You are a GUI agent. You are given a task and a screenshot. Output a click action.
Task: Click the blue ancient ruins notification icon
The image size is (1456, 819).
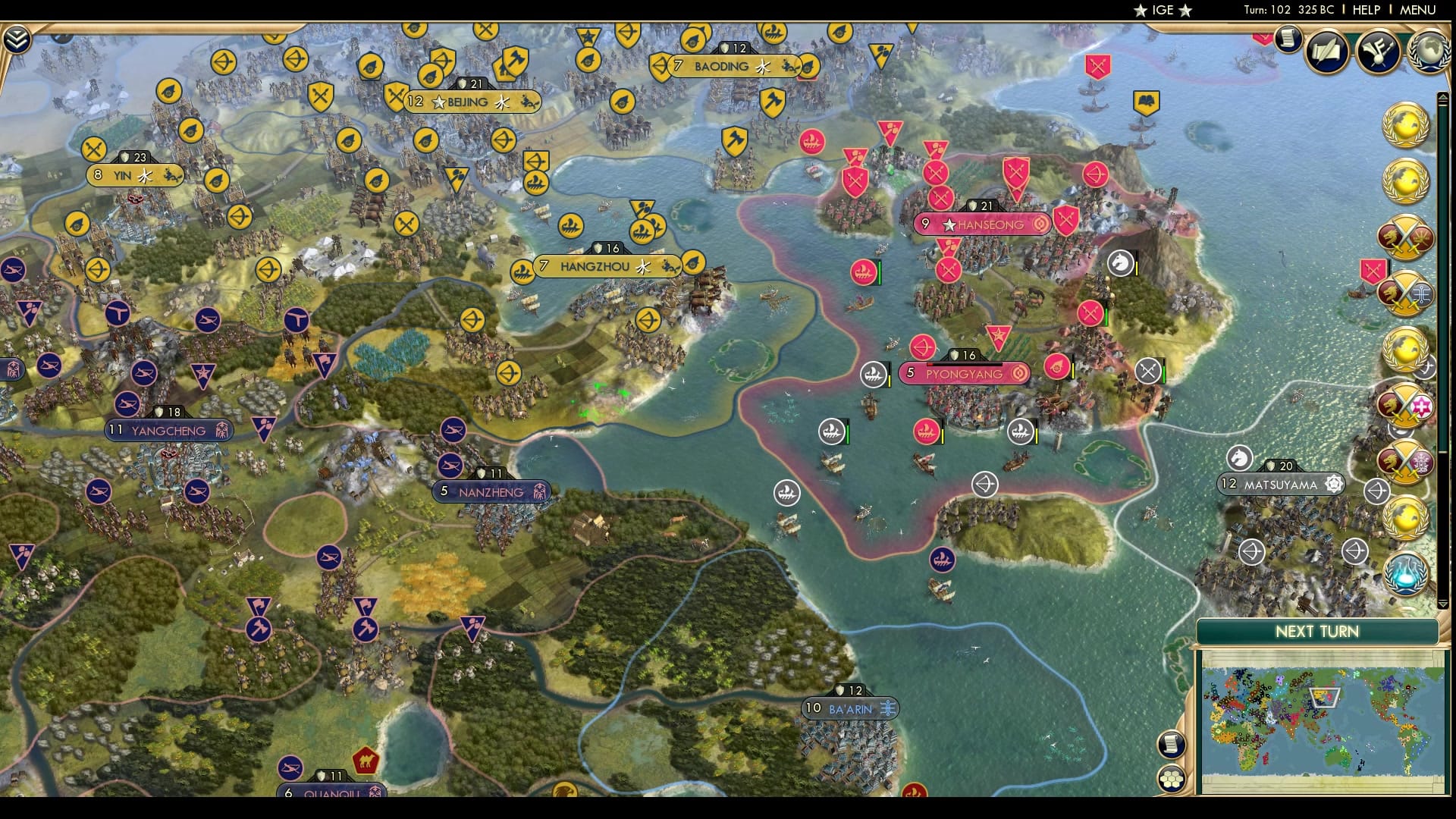click(x=1404, y=575)
